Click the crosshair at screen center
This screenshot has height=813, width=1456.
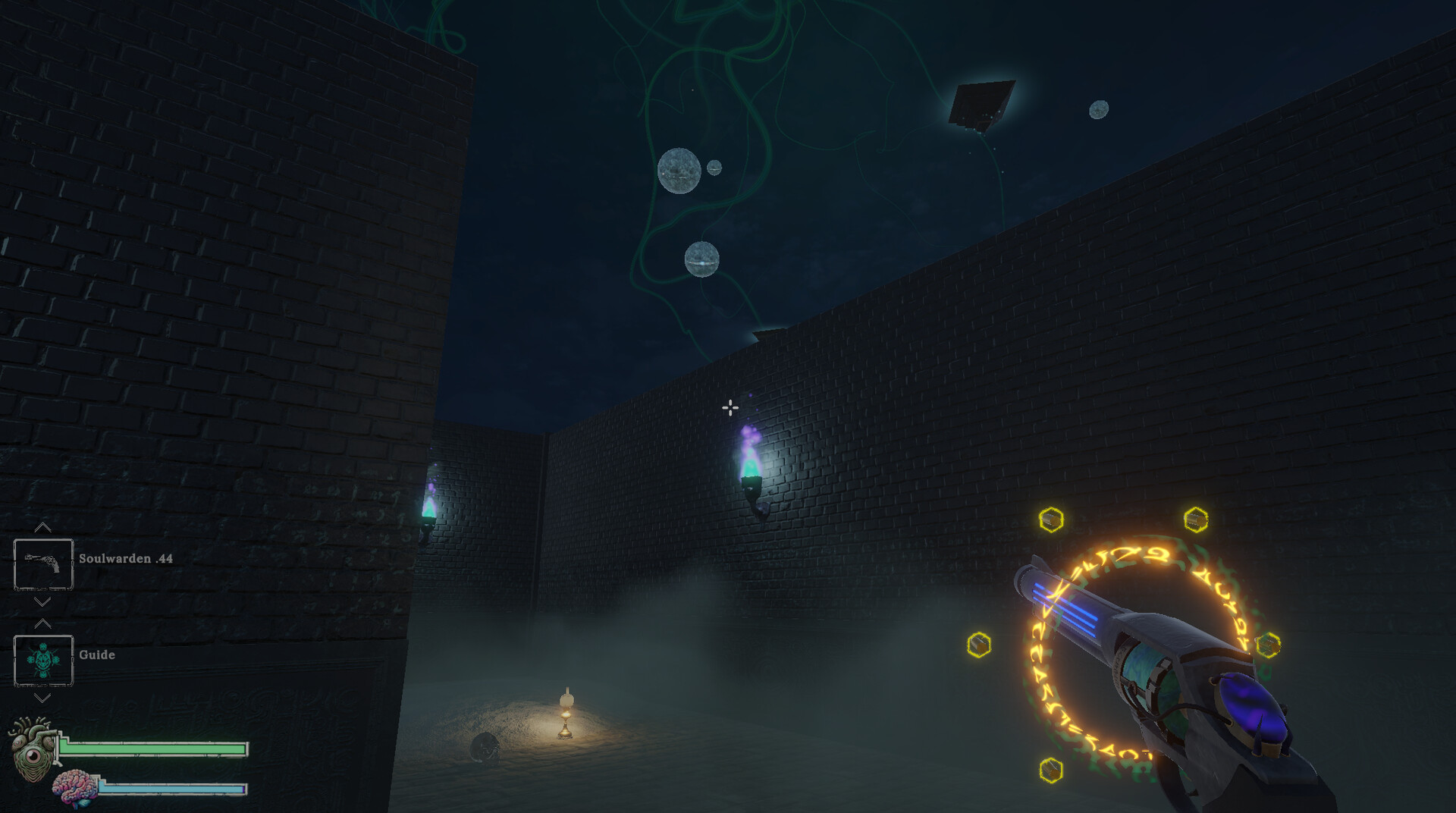click(x=730, y=408)
